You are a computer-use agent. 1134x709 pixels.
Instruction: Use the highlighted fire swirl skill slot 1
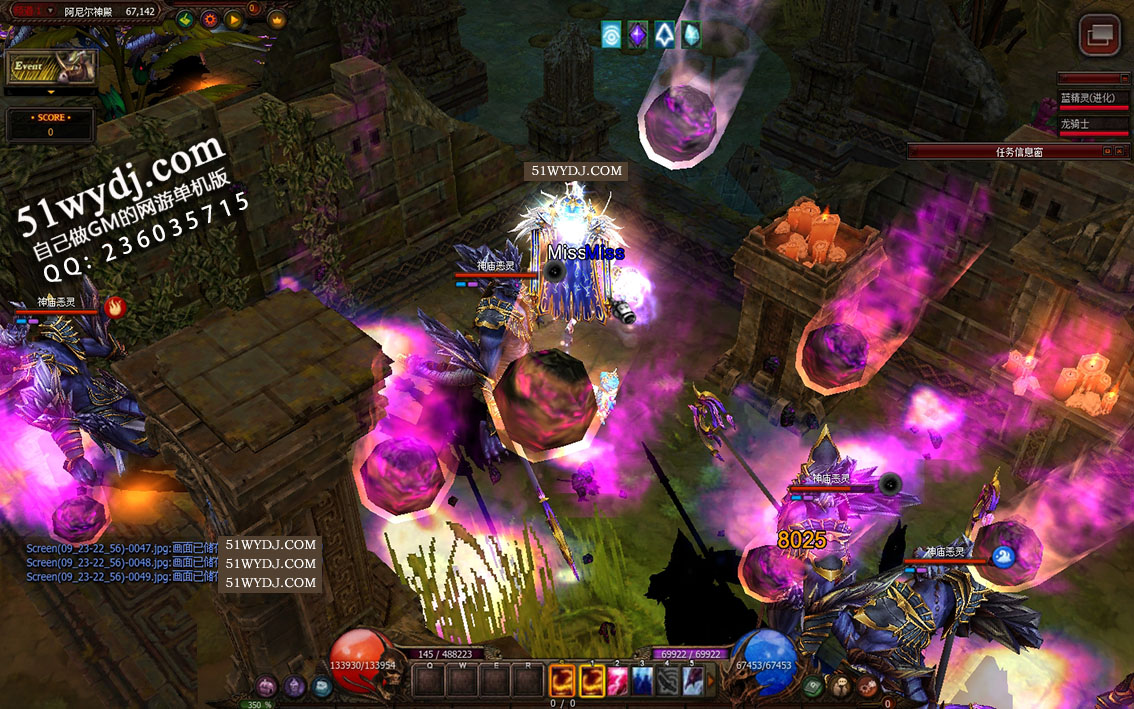(x=594, y=681)
